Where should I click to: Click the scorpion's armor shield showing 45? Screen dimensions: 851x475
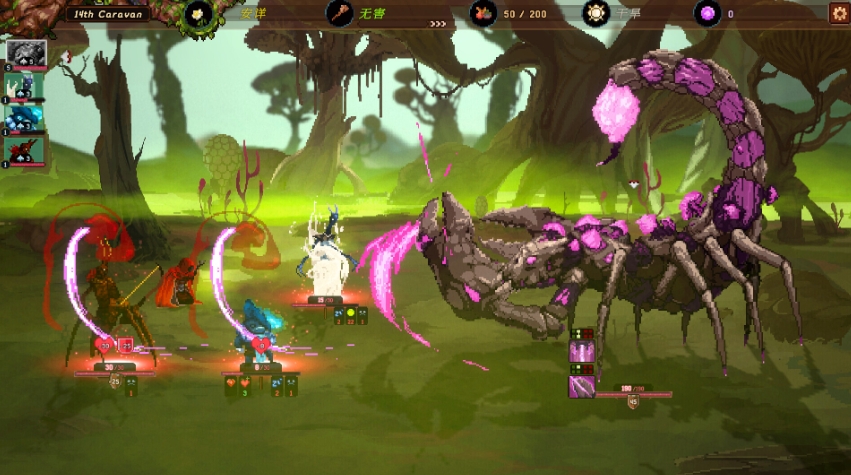pyautogui.click(x=632, y=403)
